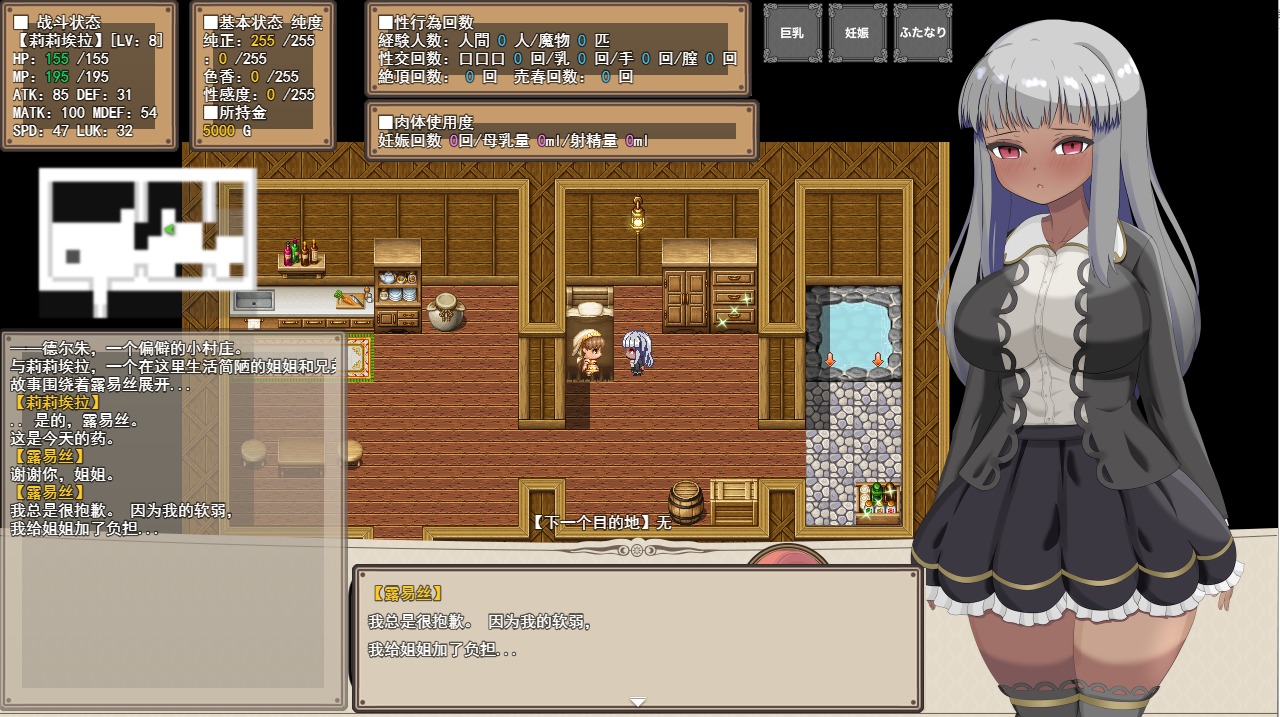Click the 露易丝 dialogue message box
Viewport: 1280px width, 717px height.
coord(637,638)
